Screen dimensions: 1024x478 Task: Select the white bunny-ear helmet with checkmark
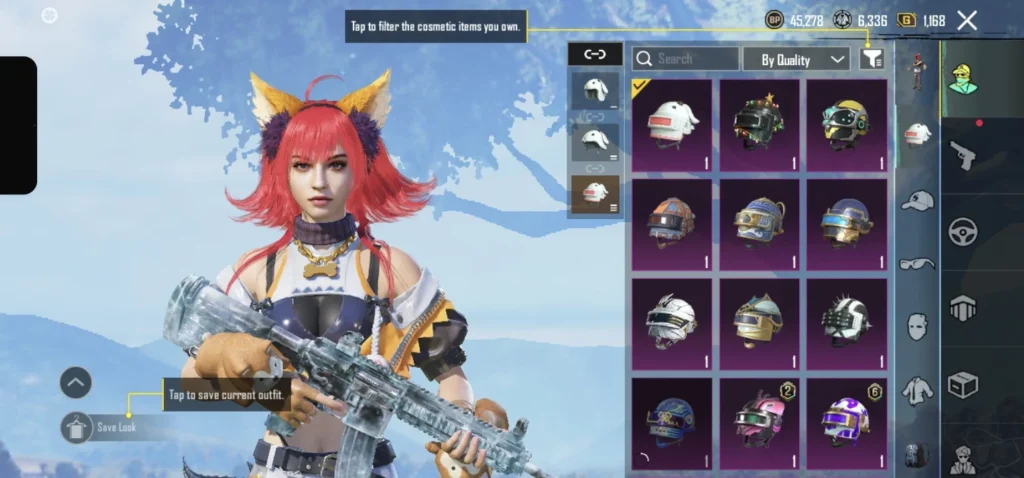(672, 125)
